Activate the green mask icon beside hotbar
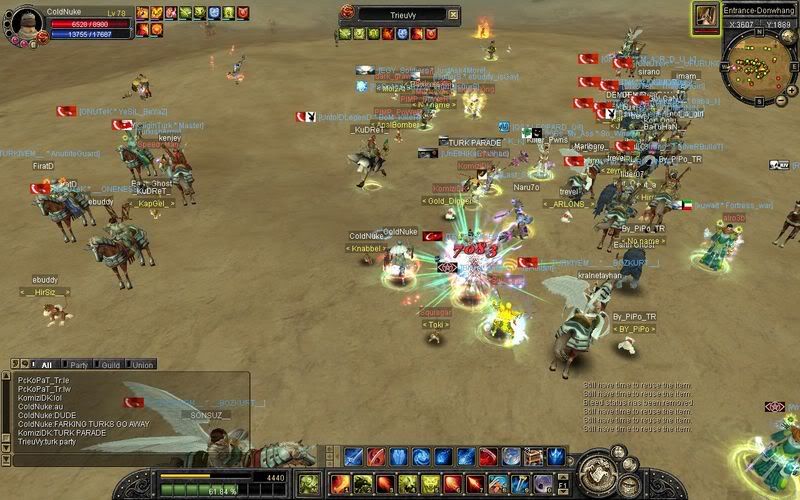Viewport: 800px width, 500px height. tap(310, 482)
